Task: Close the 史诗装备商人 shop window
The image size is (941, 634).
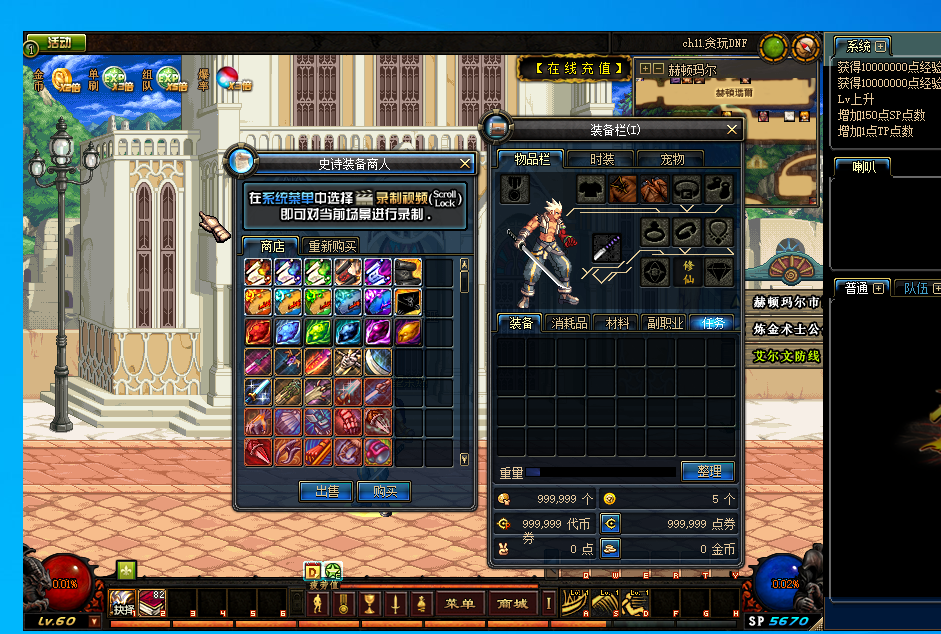Action: pos(465,163)
